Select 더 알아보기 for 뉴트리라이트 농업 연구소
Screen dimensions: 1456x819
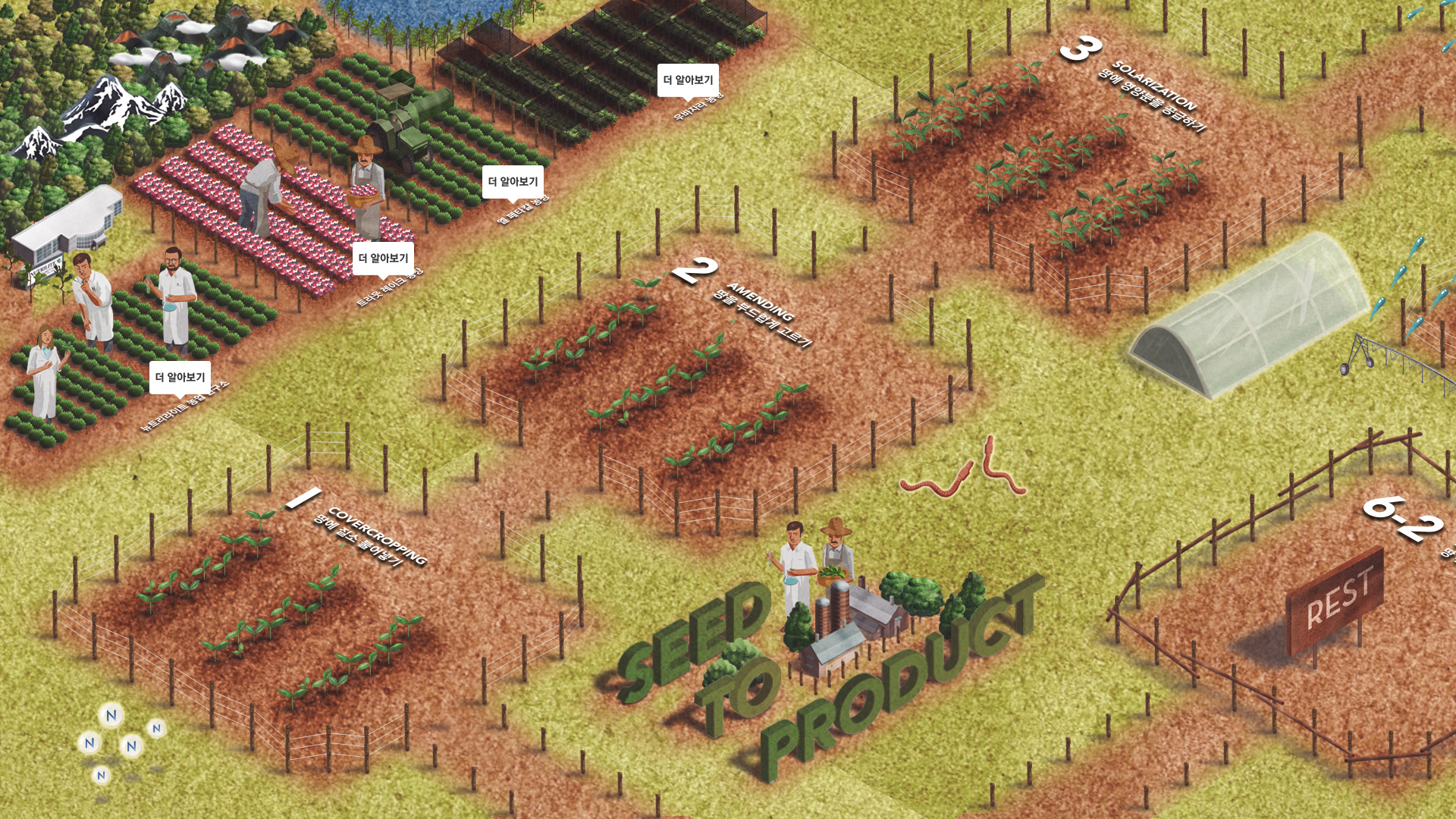click(180, 377)
